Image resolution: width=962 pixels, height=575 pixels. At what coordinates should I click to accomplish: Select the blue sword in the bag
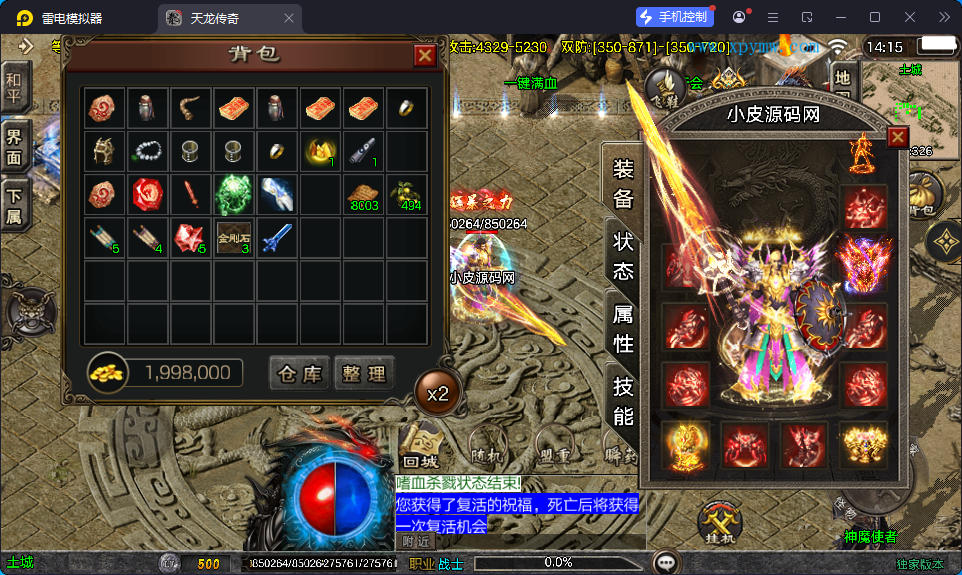[x=277, y=238]
